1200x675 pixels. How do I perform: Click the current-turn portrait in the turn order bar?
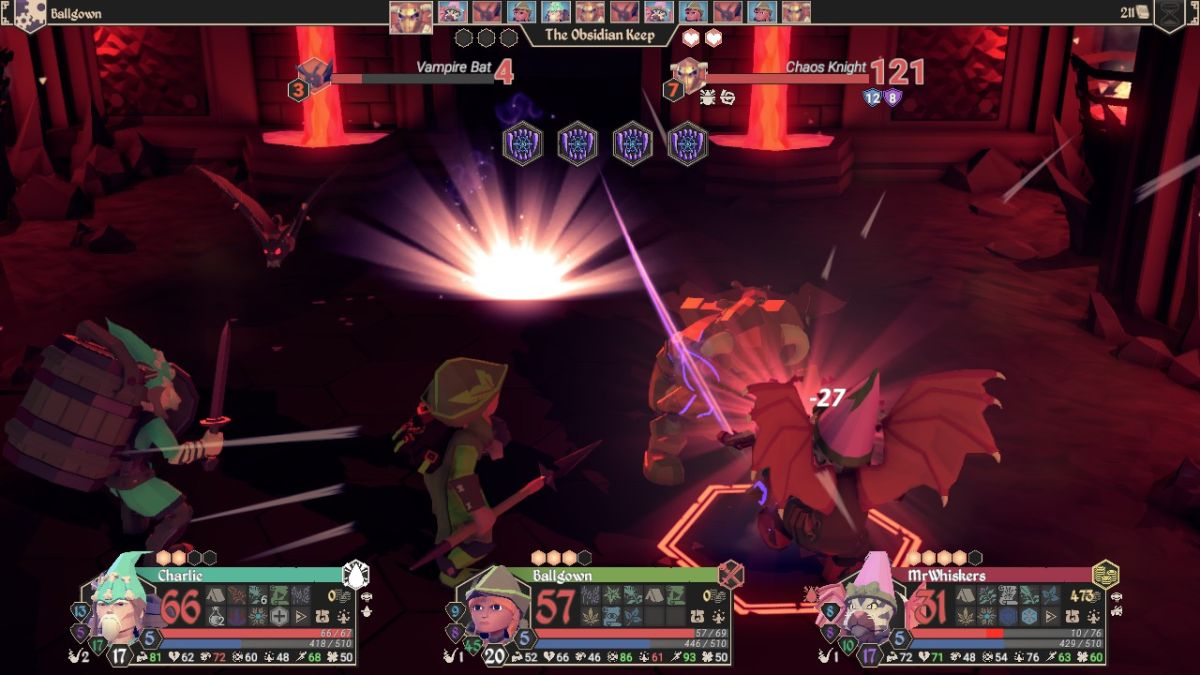pos(410,14)
